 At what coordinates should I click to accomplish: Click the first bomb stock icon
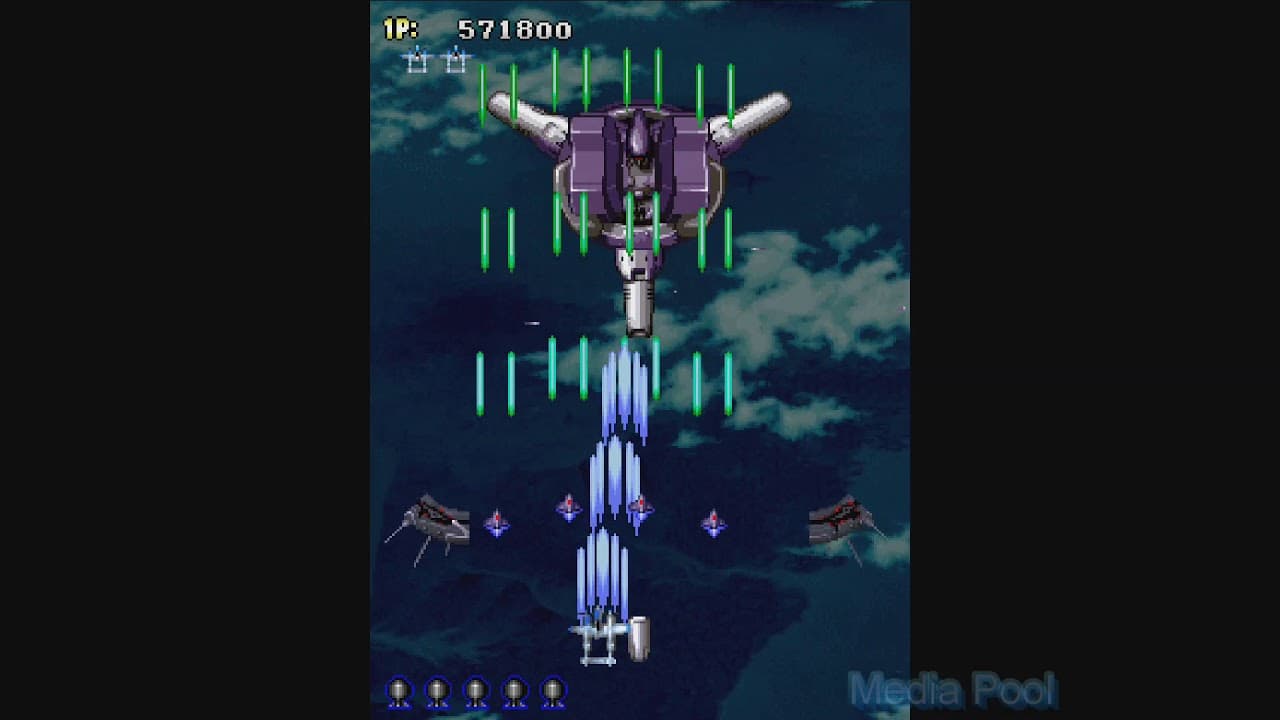tap(401, 690)
